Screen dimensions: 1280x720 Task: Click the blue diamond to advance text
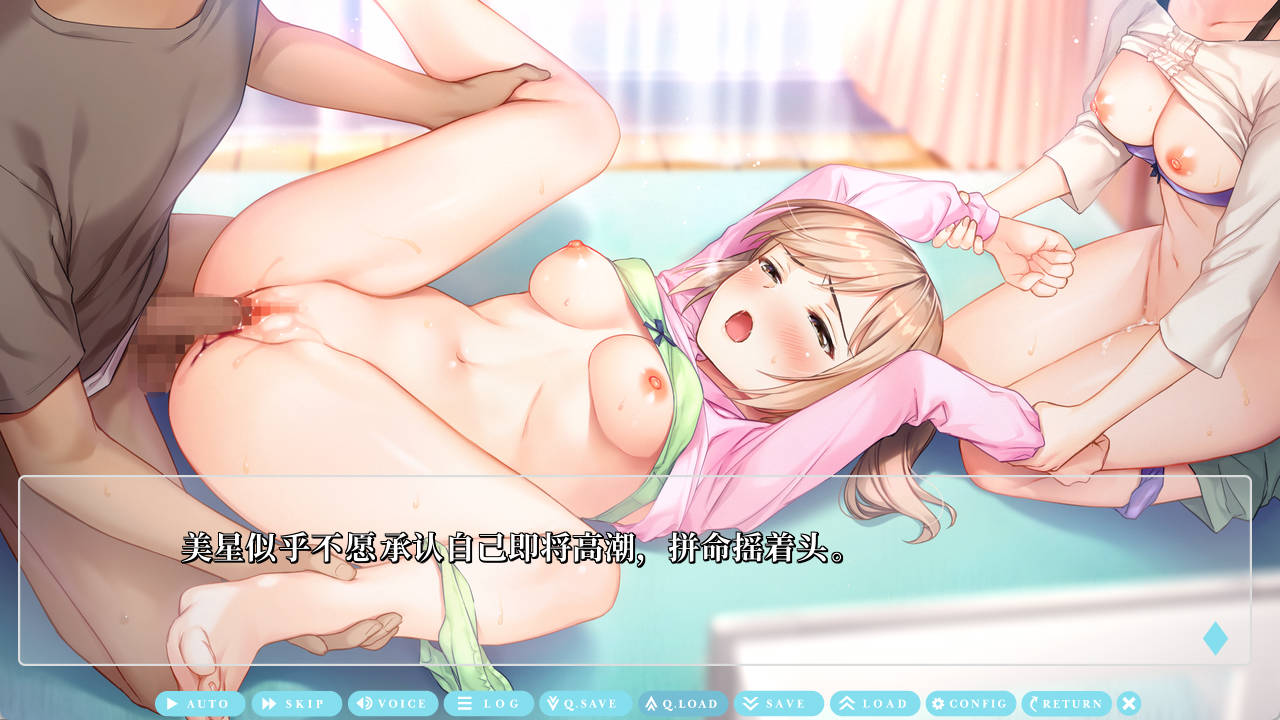coord(1215,638)
